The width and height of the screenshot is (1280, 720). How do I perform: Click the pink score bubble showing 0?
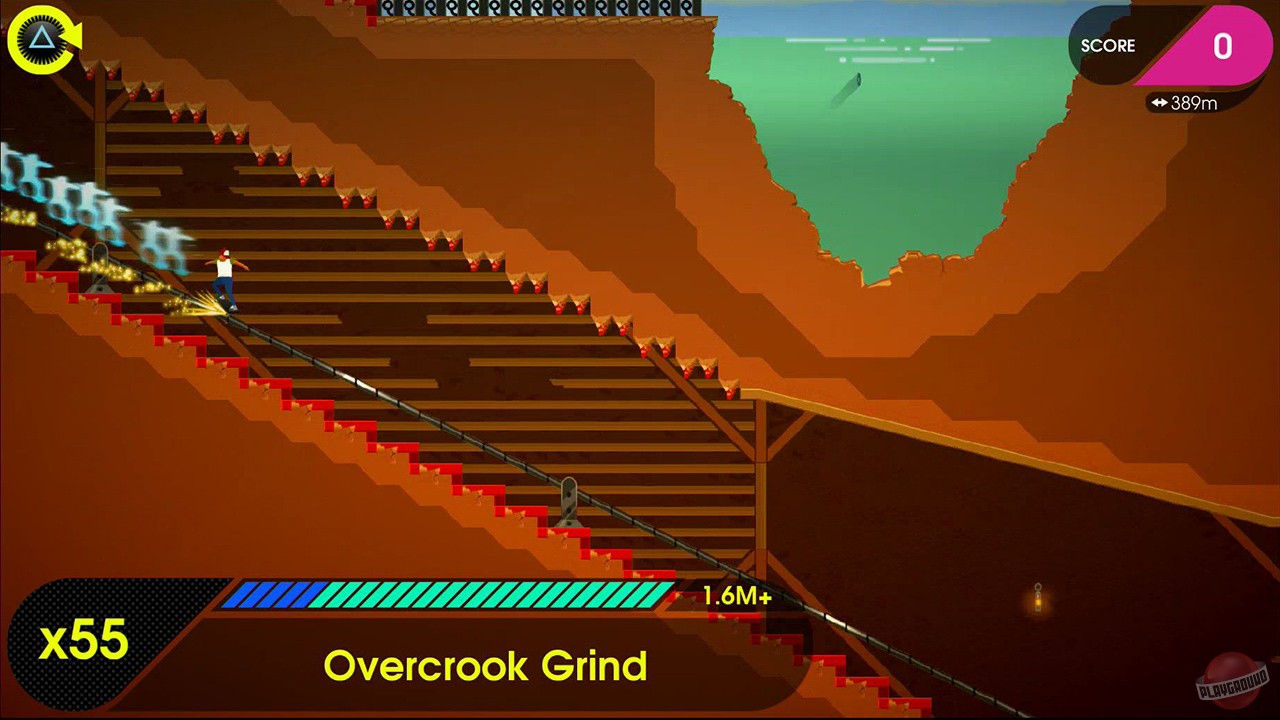1222,46
